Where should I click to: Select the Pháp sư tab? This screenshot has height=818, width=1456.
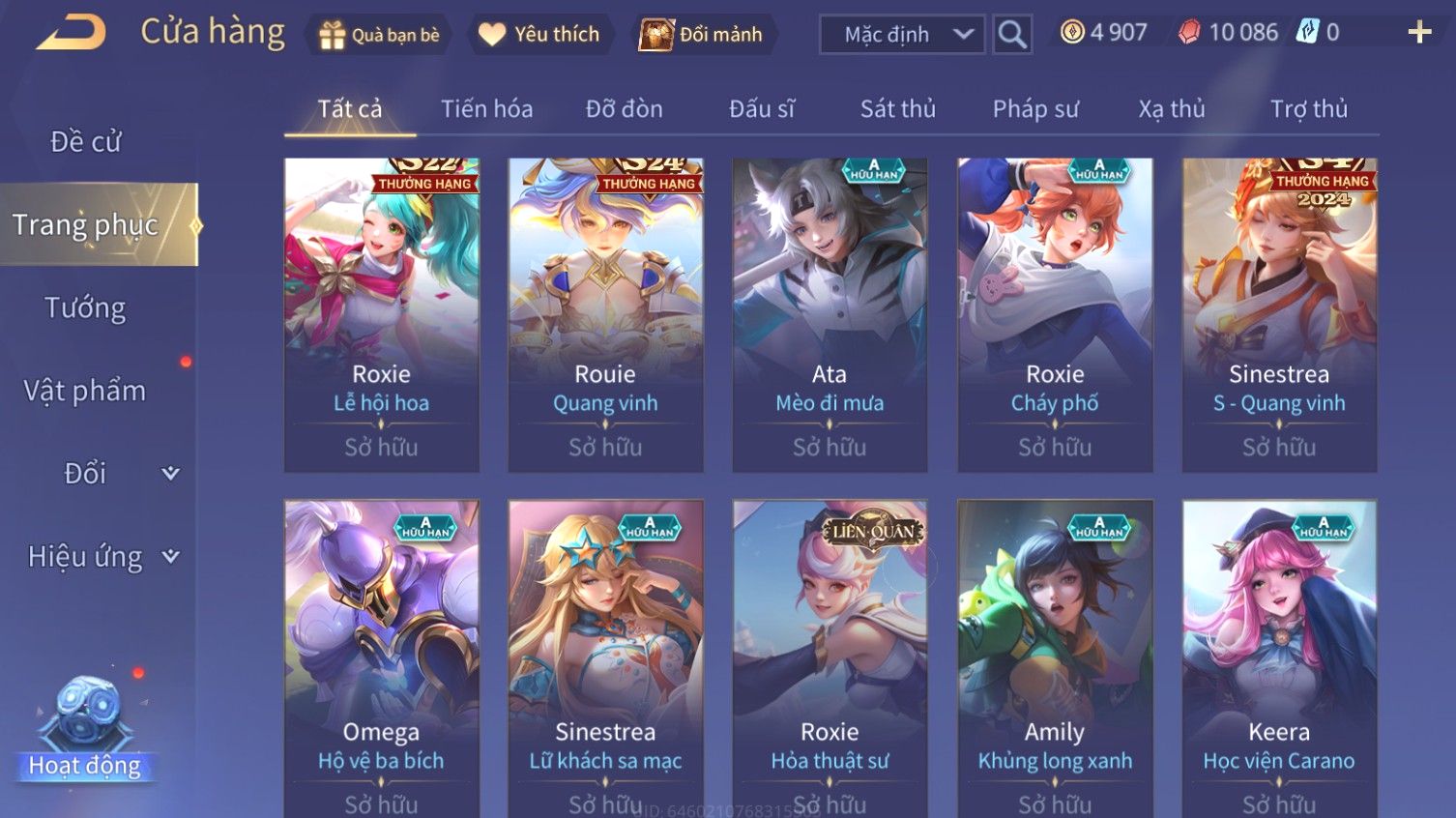click(x=1034, y=109)
